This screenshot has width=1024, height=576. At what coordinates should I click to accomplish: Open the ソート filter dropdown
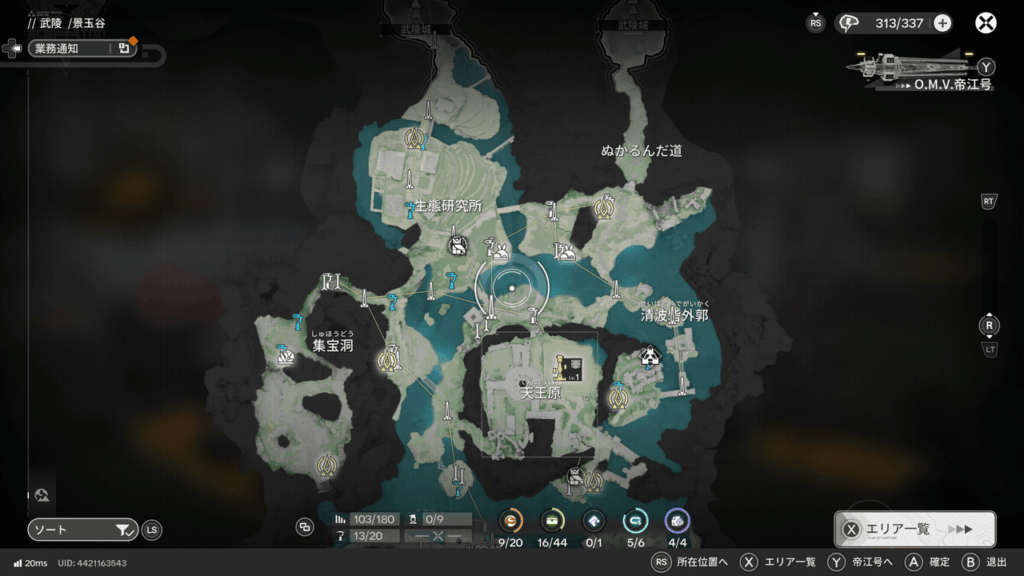point(83,530)
